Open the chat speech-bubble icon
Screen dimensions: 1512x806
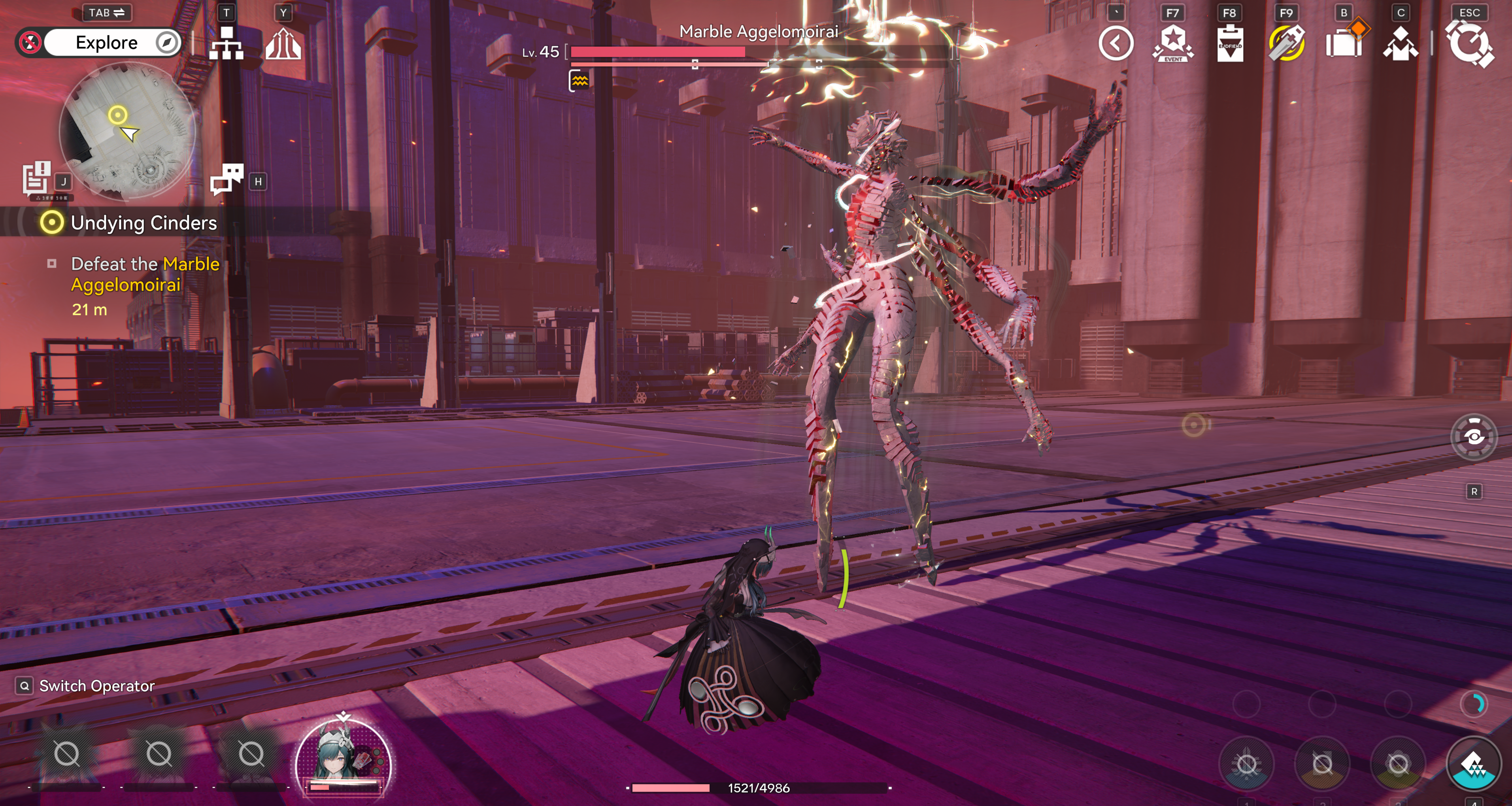(x=227, y=178)
